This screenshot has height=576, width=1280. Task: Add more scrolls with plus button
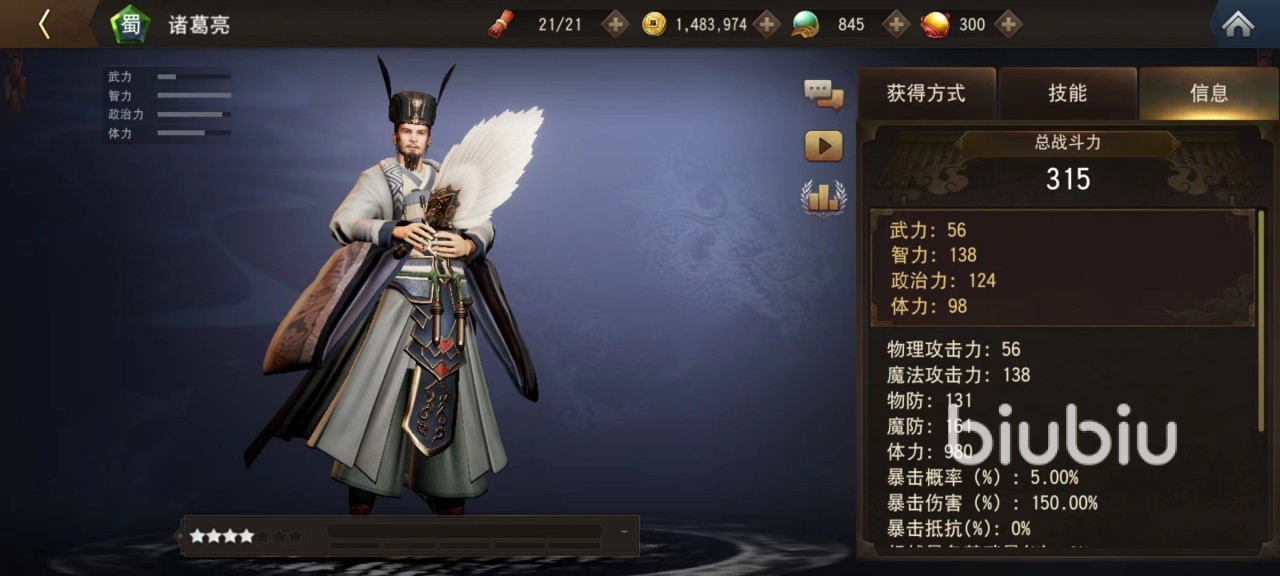(615, 24)
